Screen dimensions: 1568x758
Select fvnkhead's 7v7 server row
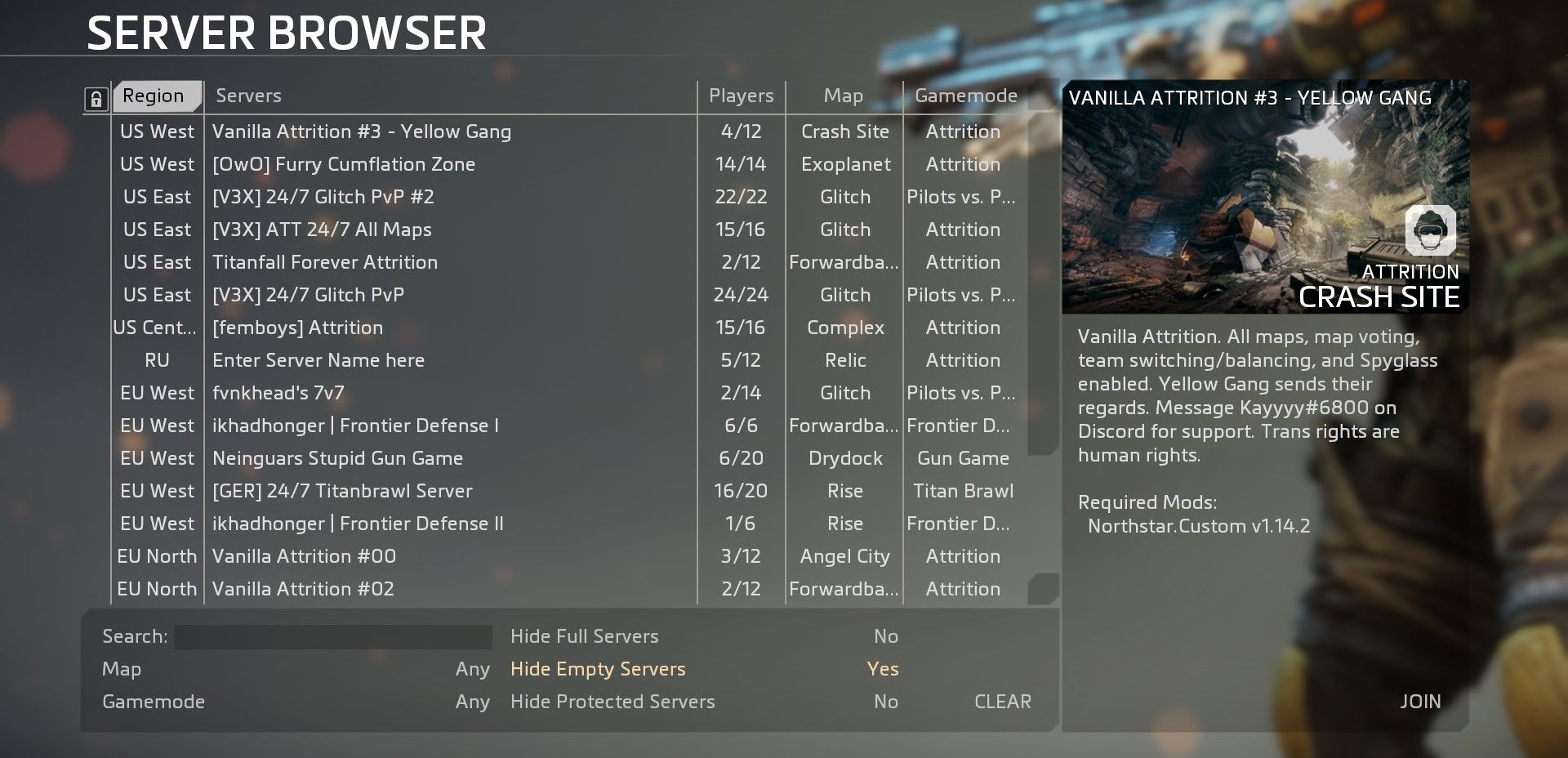coord(278,393)
